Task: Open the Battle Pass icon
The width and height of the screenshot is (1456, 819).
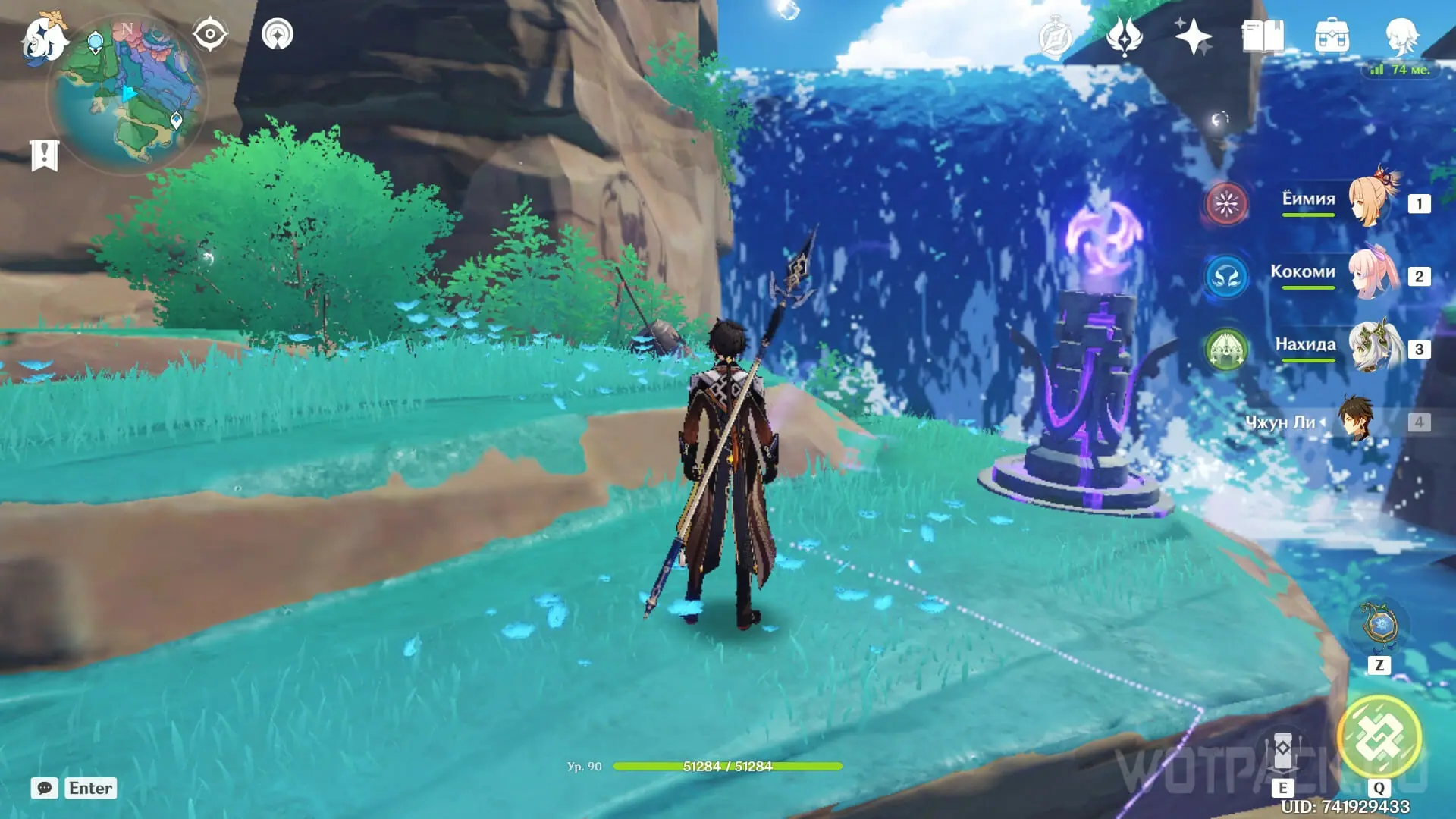Action: pos(1124,36)
